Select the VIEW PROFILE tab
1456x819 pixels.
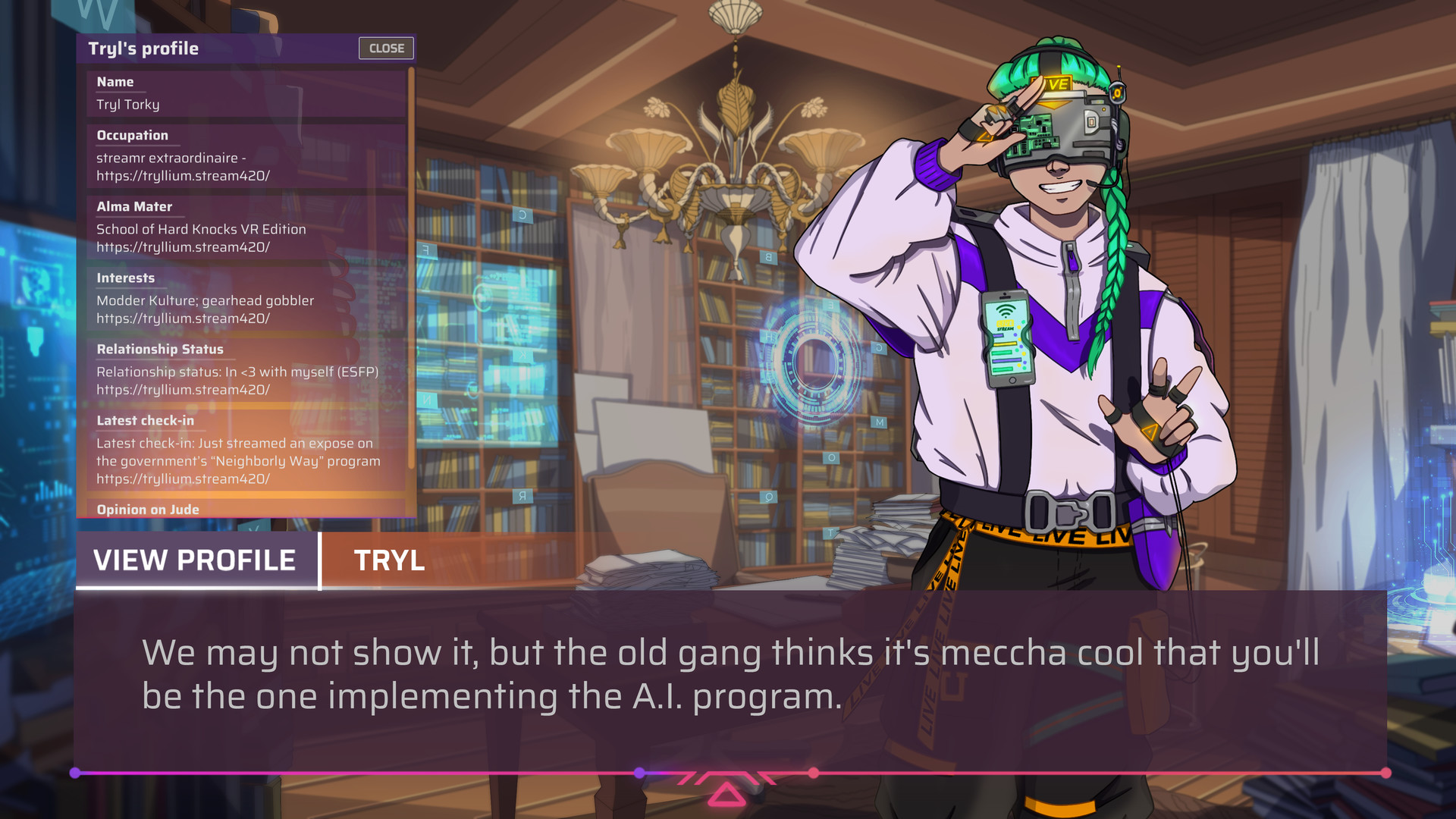point(194,560)
